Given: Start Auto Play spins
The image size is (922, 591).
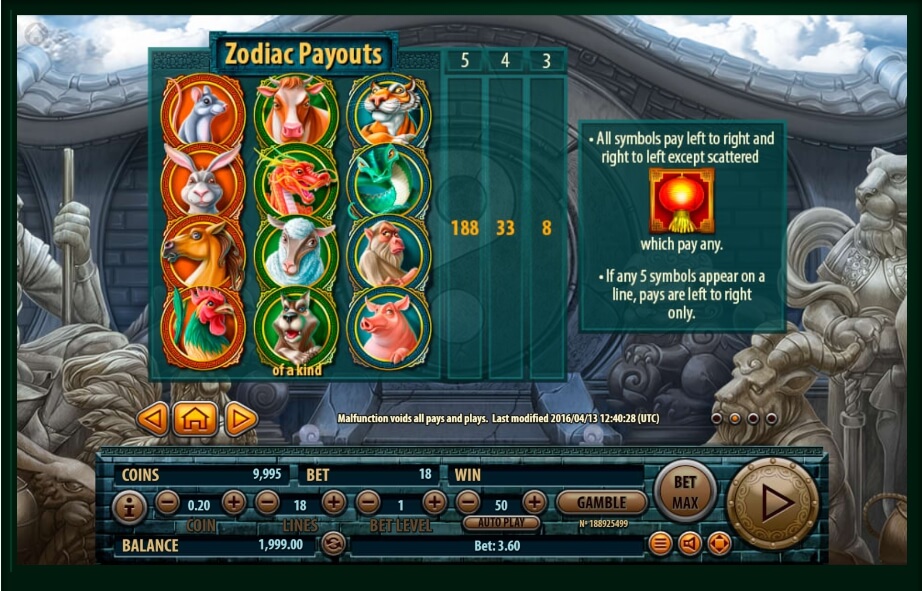Looking at the screenshot, I should (x=501, y=523).
